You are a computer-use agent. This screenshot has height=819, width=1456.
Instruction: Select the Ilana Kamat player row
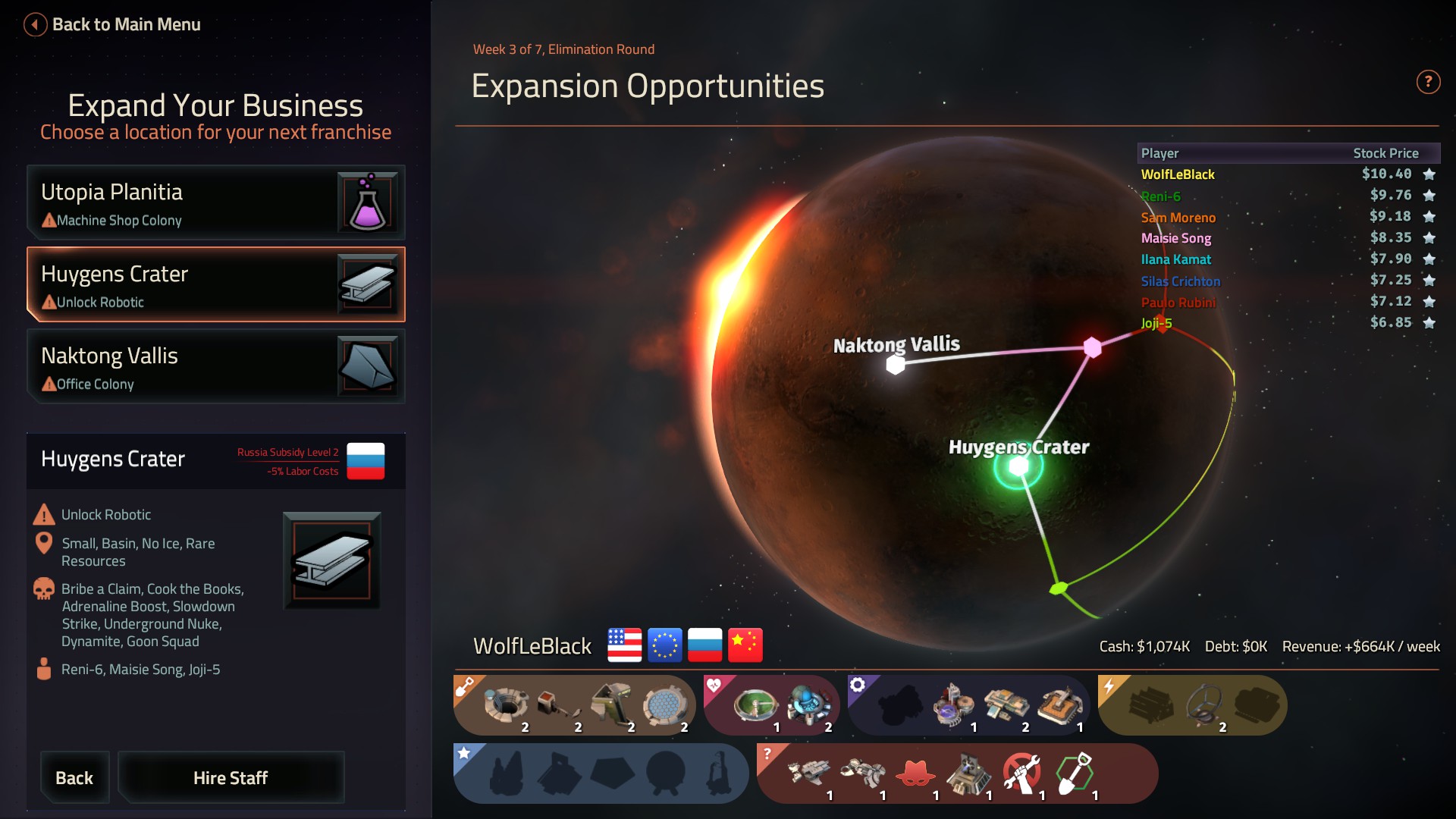[1175, 259]
